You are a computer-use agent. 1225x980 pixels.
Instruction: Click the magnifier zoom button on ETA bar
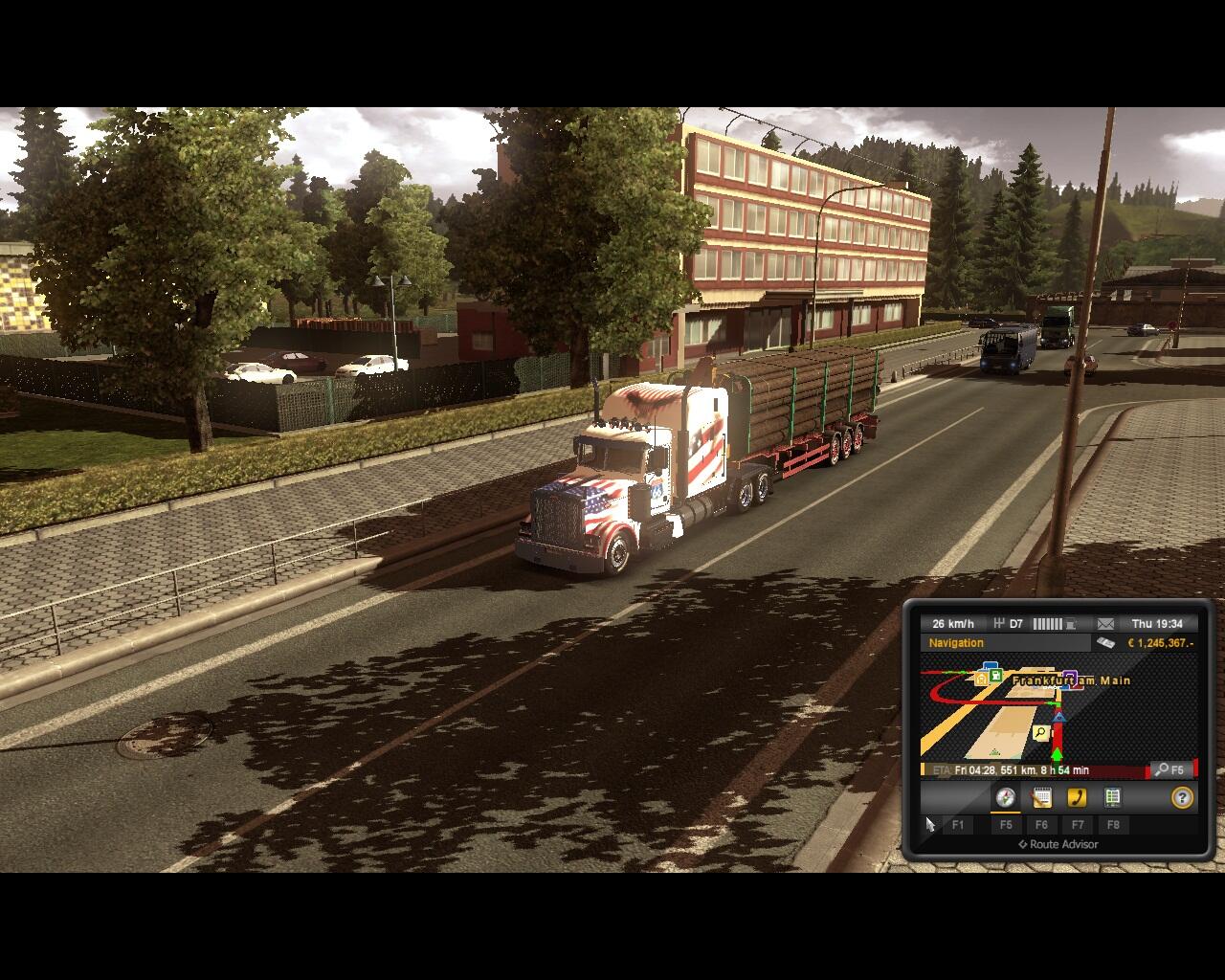(1170, 769)
